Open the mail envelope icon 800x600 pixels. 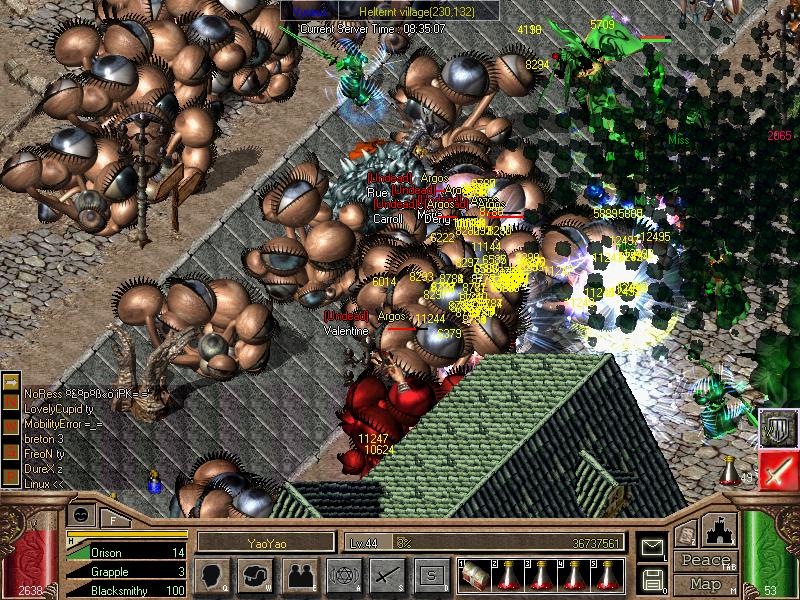(x=651, y=548)
